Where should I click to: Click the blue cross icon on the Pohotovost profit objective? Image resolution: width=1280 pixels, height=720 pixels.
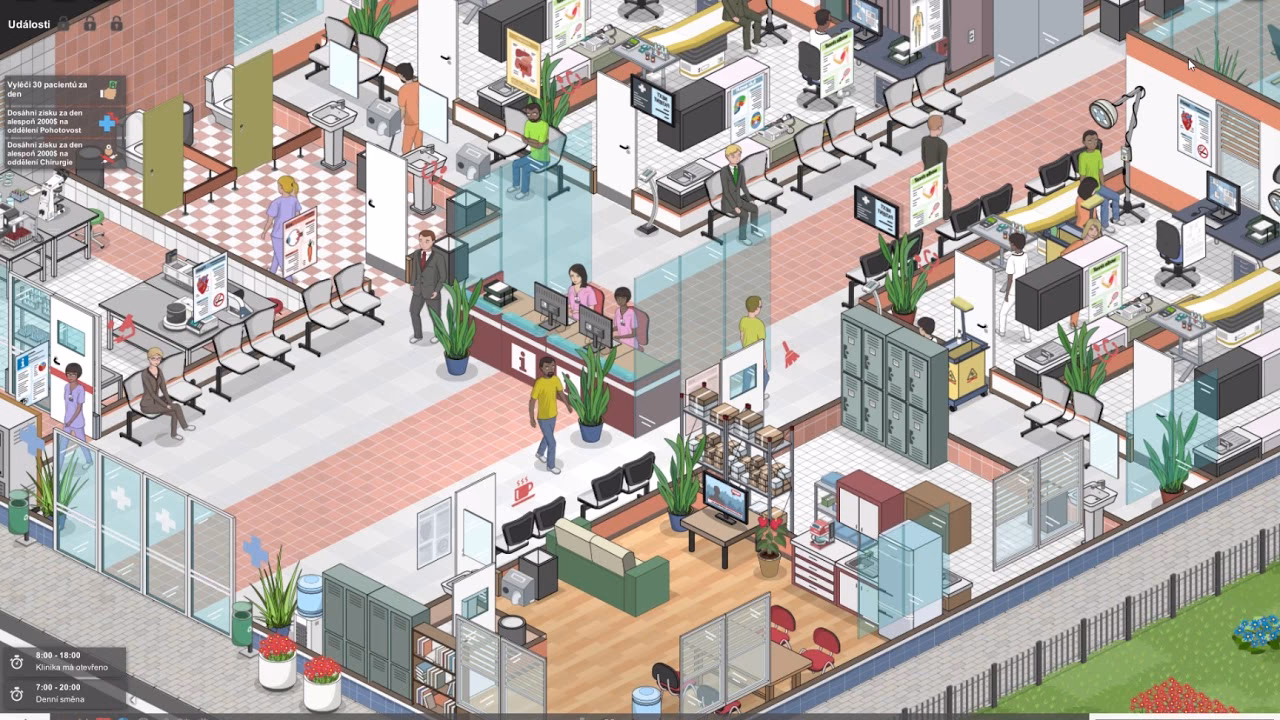(108, 122)
